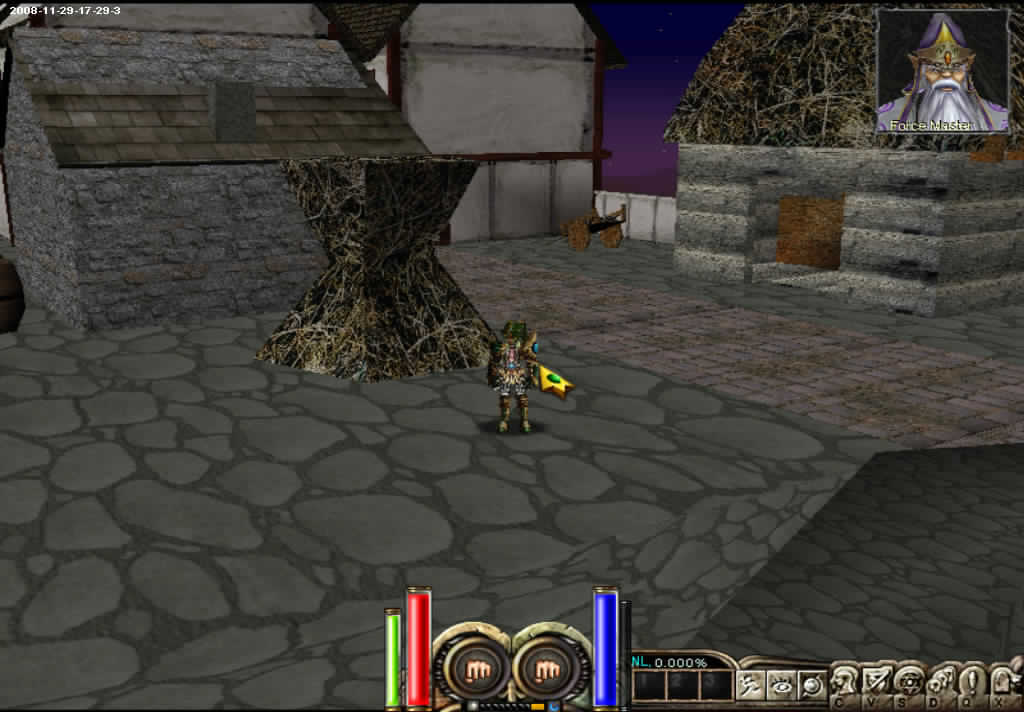Open the quest exclamation mark icon
Viewport: 1024px width, 712px height.
point(972,682)
